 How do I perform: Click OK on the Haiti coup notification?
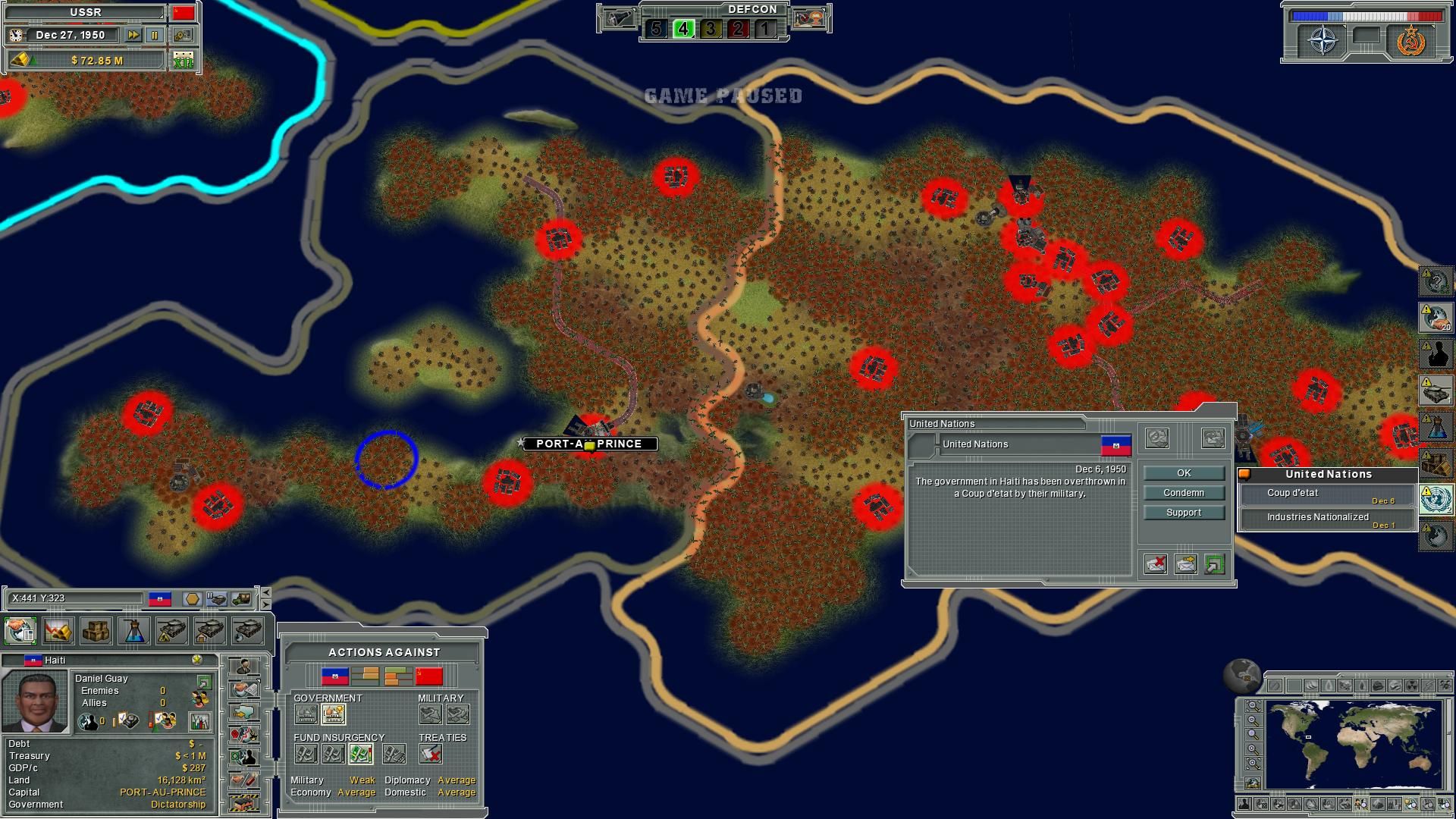[1184, 472]
